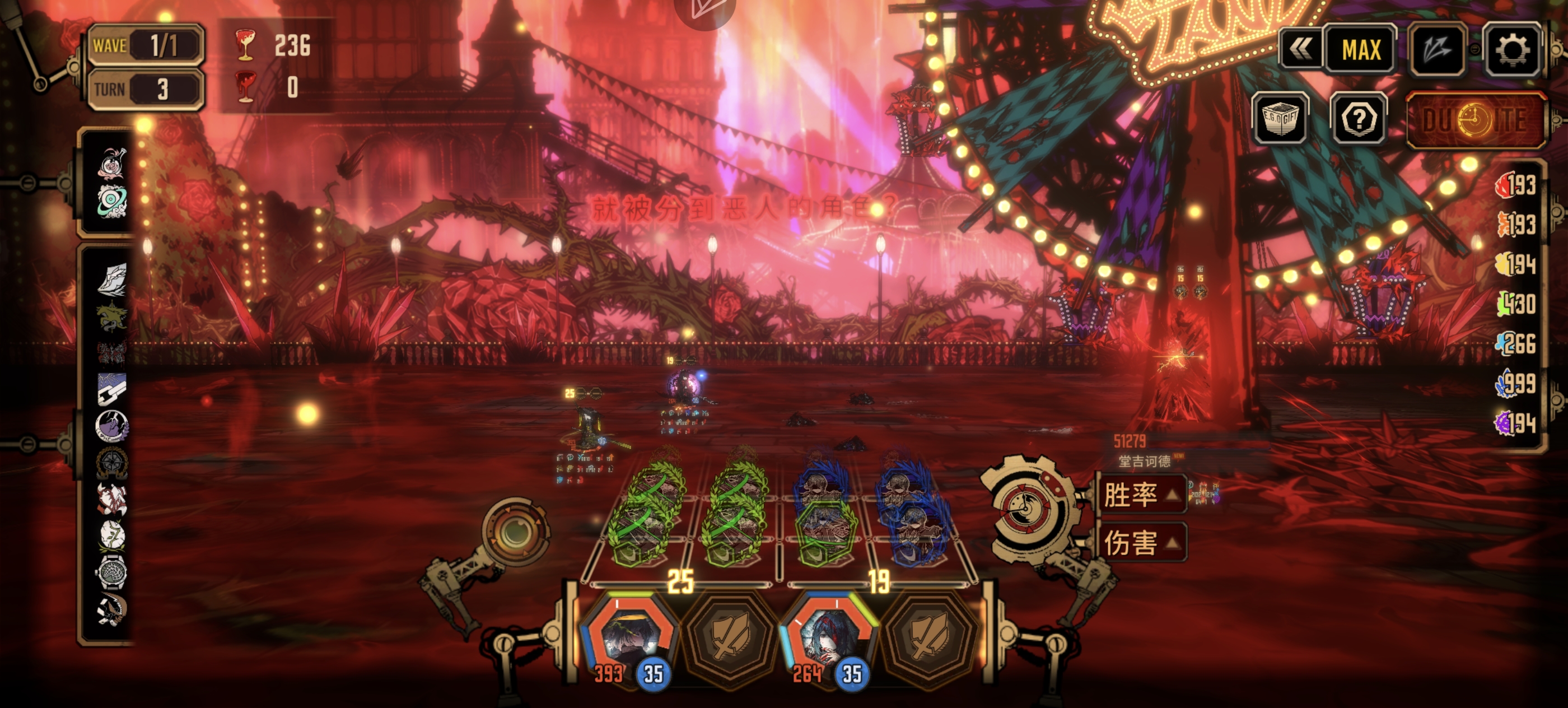
Task: Click the arrow icon button beside MAX
Action: [1436, 50]
